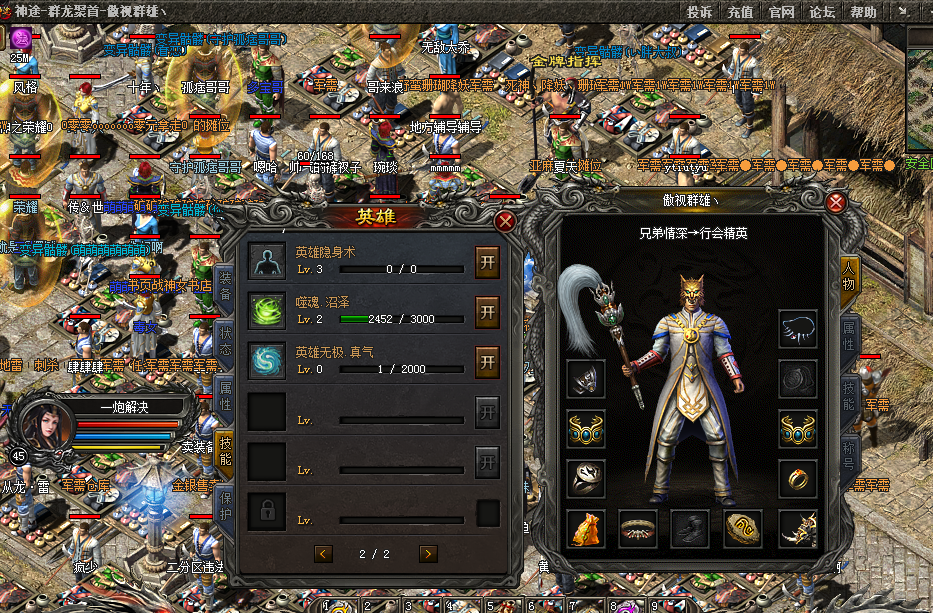The image size is (933, 613).
Task: Go to next hero skill page
Action: point(428,553)
